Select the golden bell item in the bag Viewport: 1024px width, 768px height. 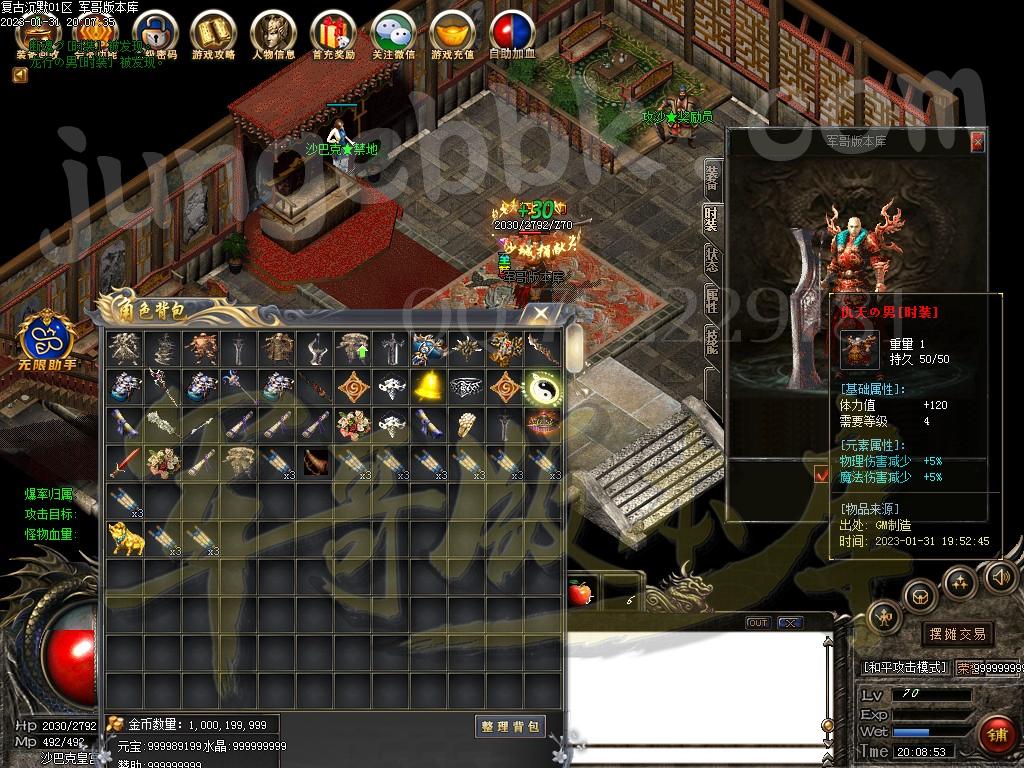tap(428, 385)
